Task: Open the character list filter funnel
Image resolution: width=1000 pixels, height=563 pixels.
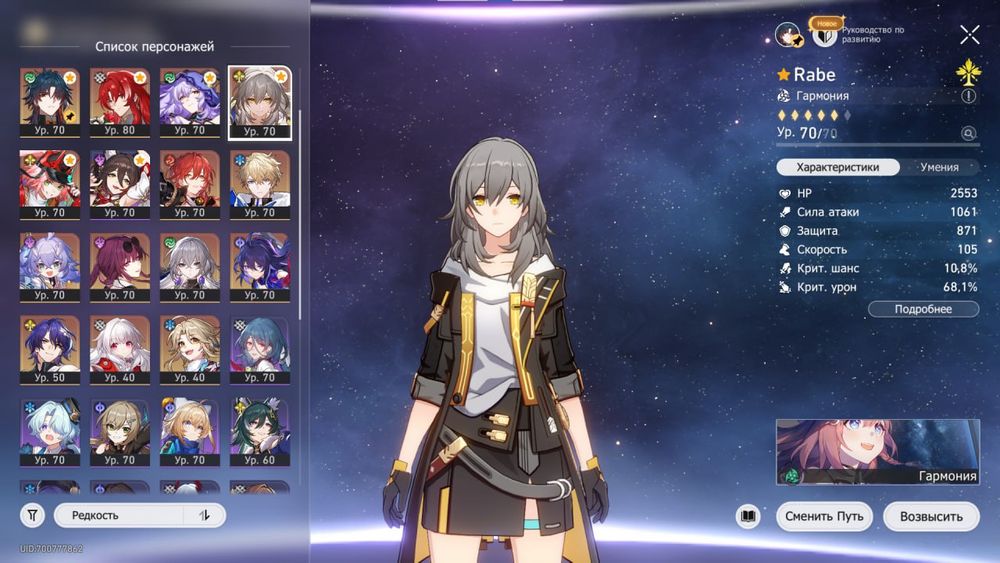Action: 32,515
